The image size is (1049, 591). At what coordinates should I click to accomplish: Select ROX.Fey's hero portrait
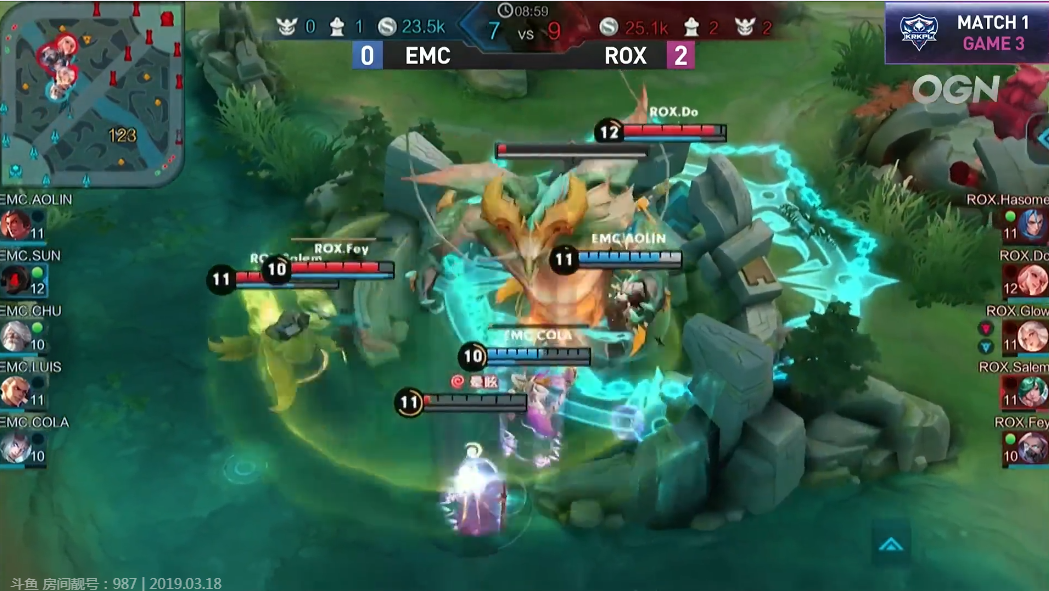pos(1033,447)
